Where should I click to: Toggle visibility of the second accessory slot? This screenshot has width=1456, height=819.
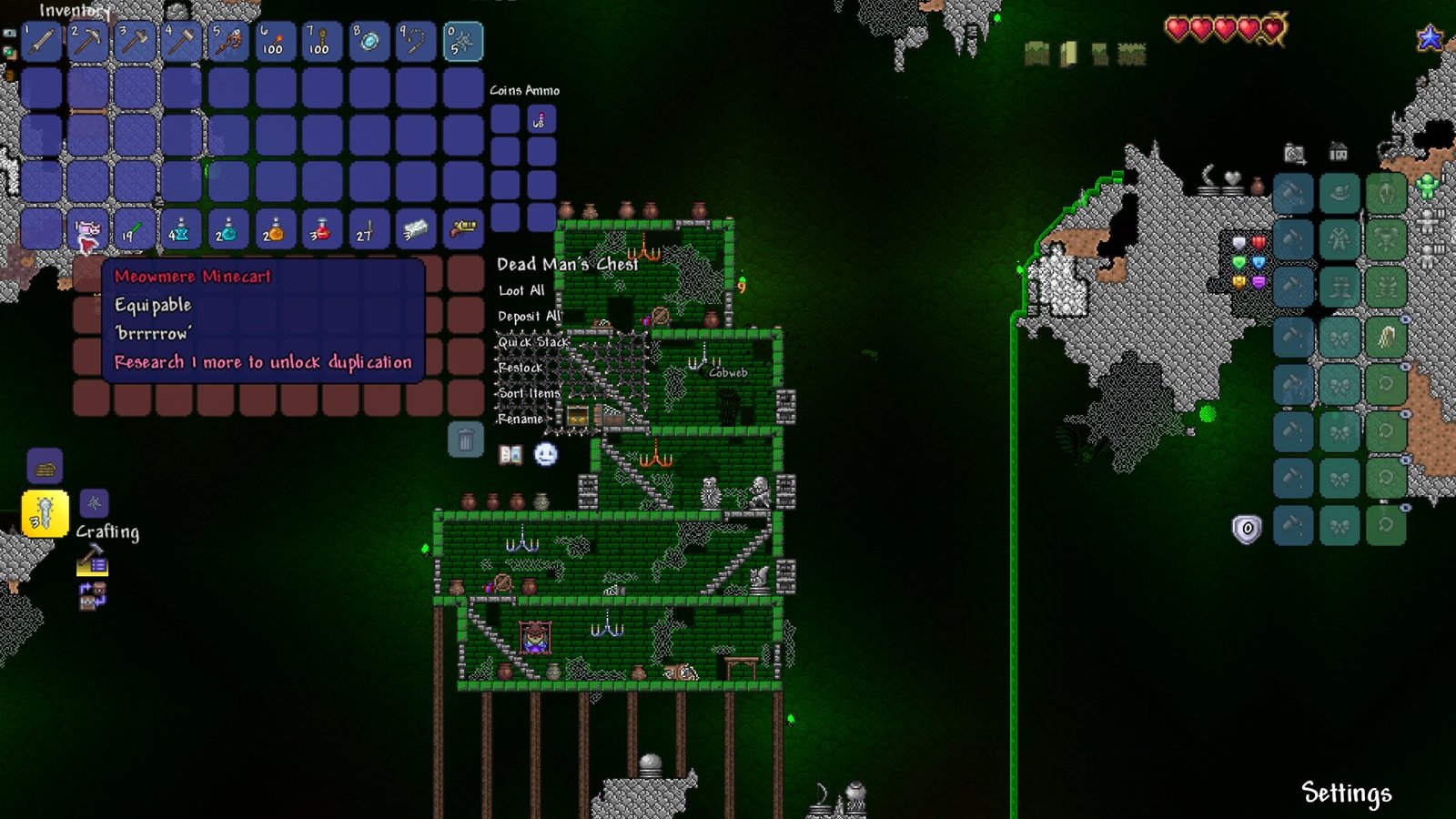pos(1405,366)
